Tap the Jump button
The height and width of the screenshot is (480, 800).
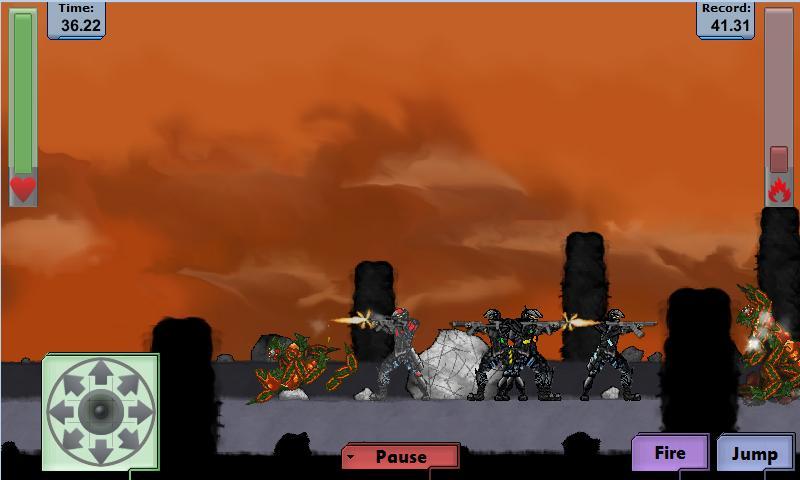click(754, 454)
